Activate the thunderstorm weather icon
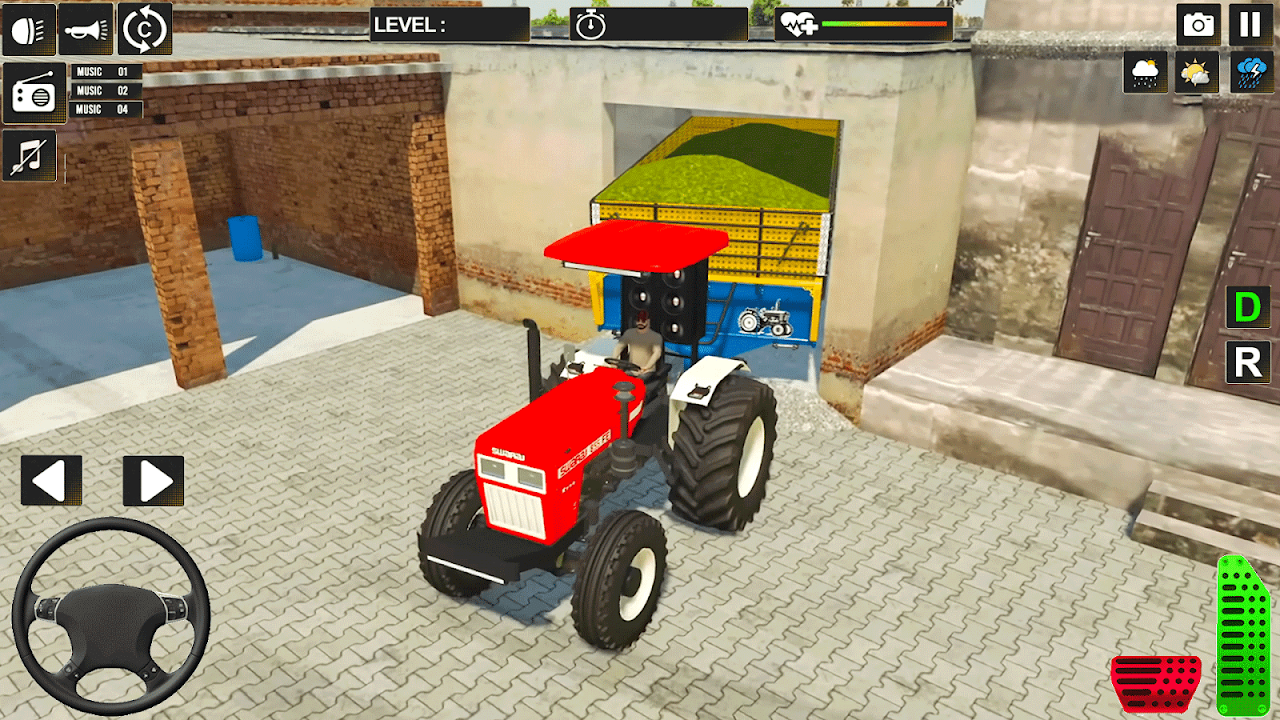This screenshot has width=1280, height=720. (x=1250, y=72)
